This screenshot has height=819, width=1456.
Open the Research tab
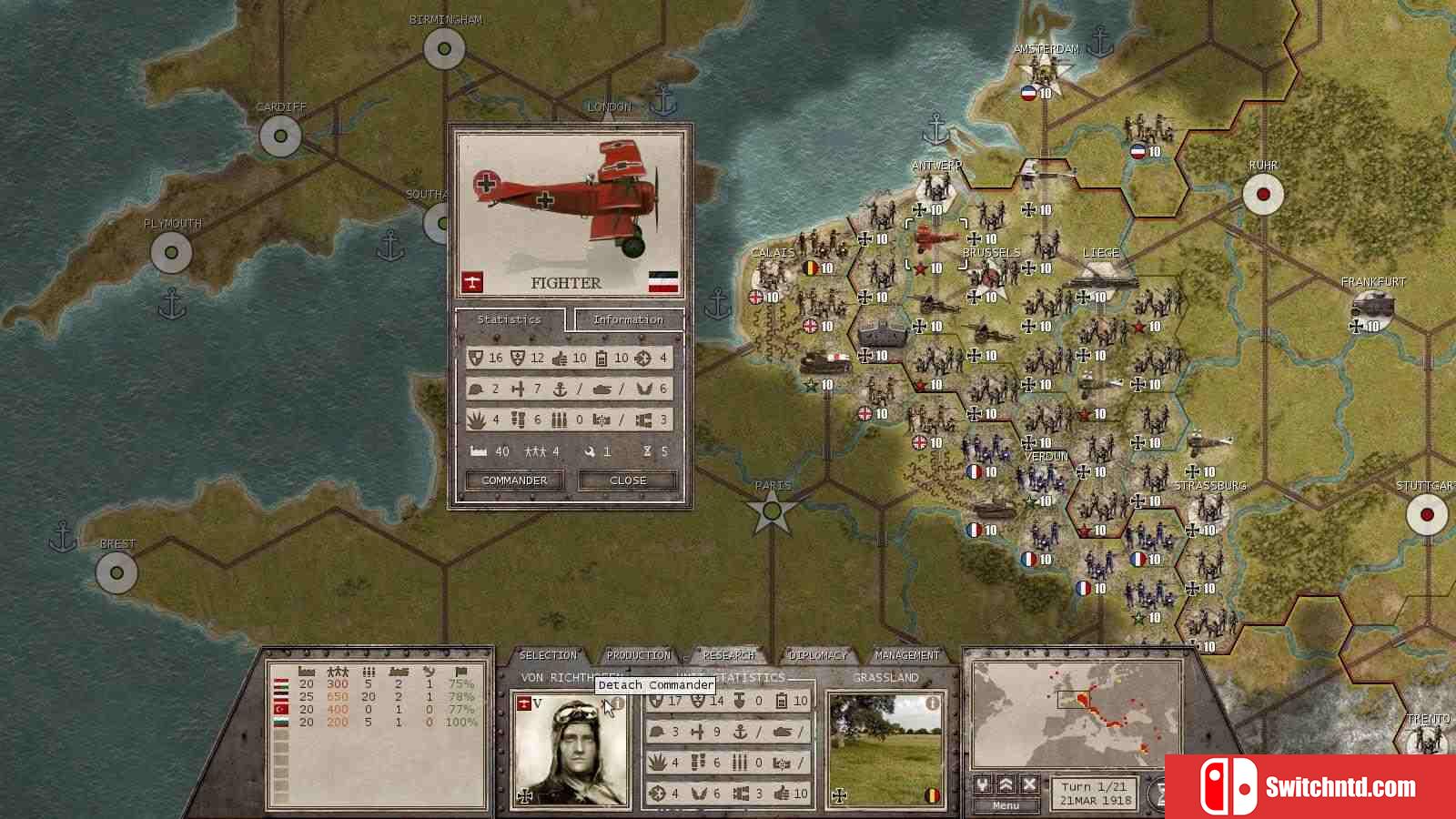click(728, 655)
